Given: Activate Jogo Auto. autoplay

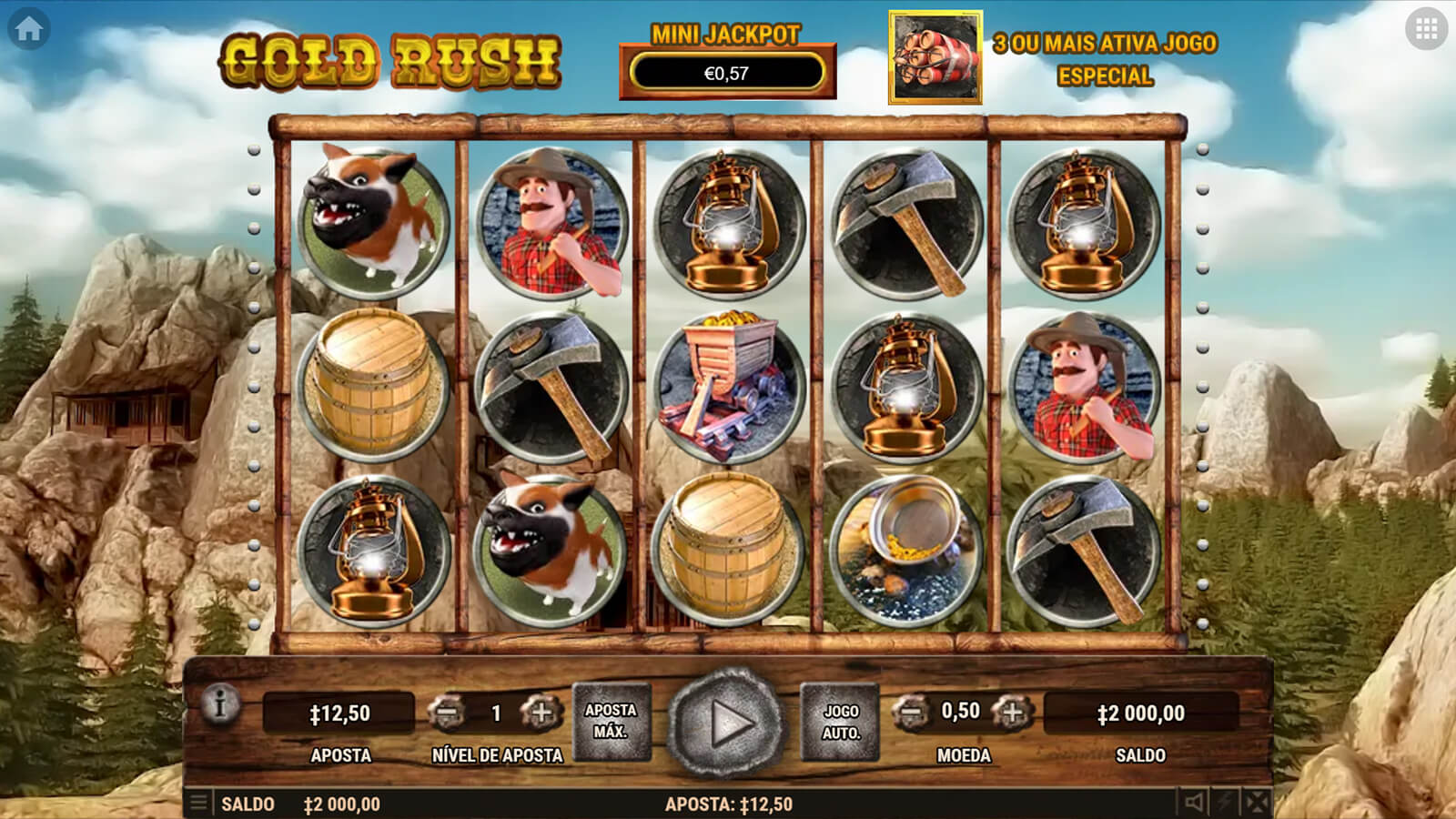Looking at the screenshot, I should click(841, 723).
